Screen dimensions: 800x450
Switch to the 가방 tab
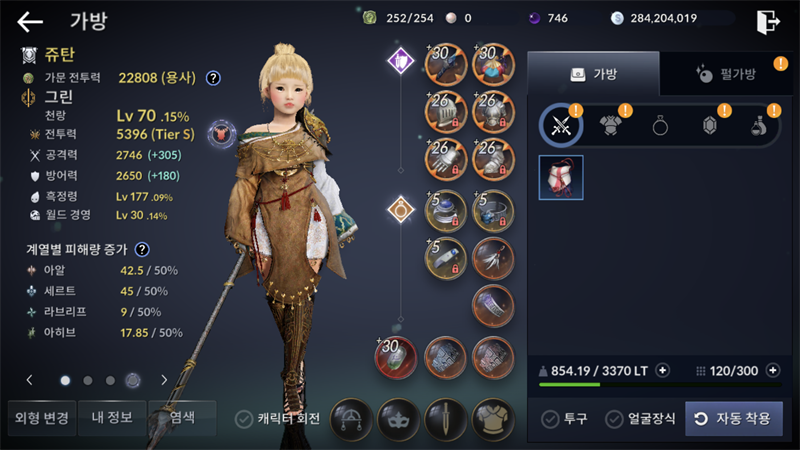tap(593, 74)
